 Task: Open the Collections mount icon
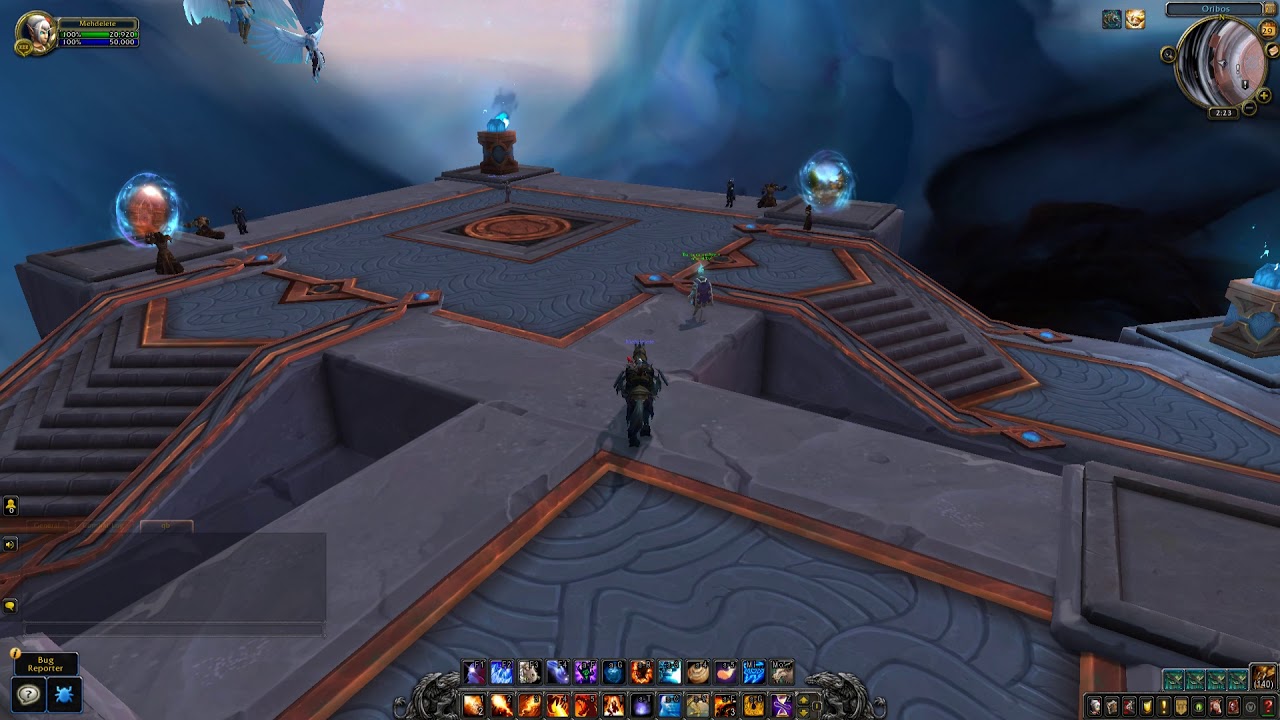pos(1217,706)
